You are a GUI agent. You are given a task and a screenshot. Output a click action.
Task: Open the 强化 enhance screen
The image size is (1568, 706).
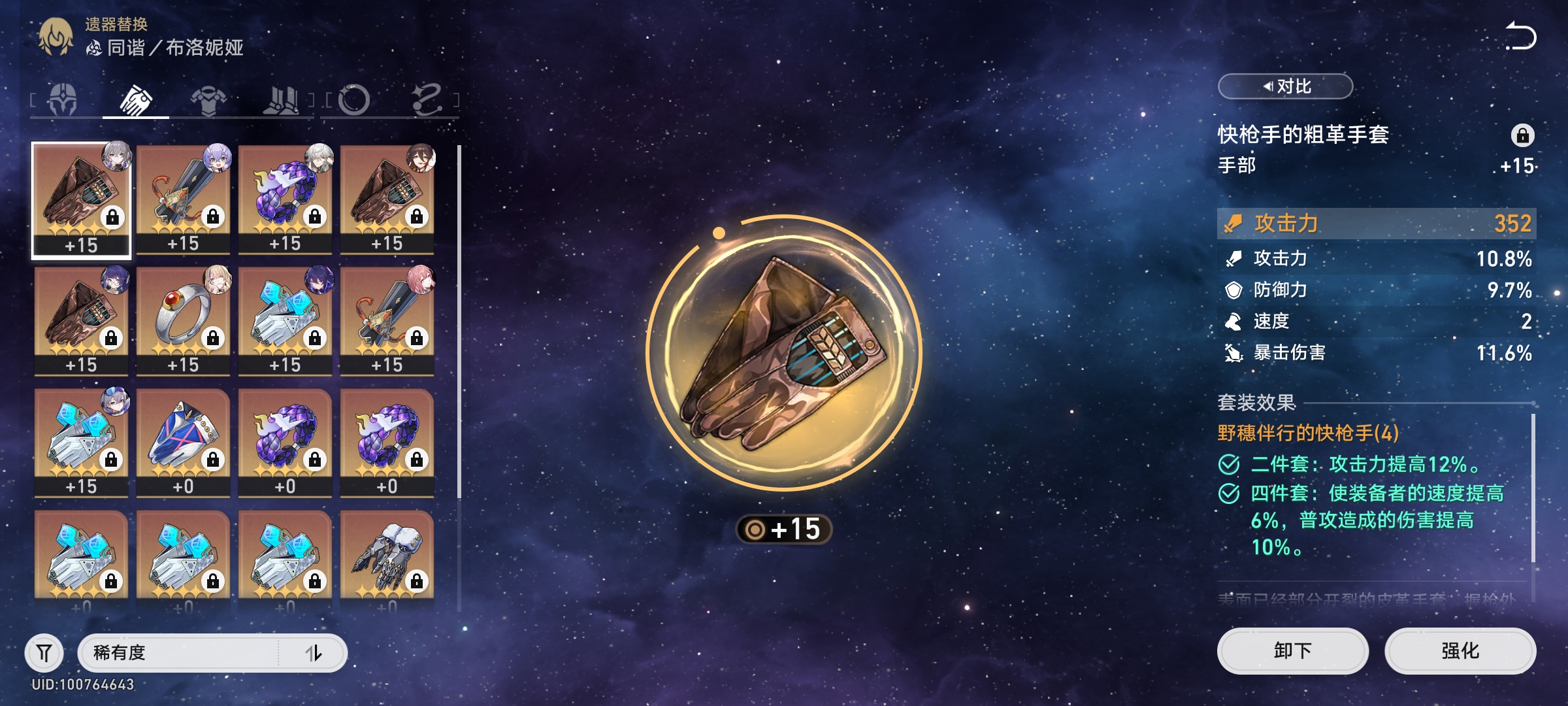pyautogui.click(x=1460, y=651)
